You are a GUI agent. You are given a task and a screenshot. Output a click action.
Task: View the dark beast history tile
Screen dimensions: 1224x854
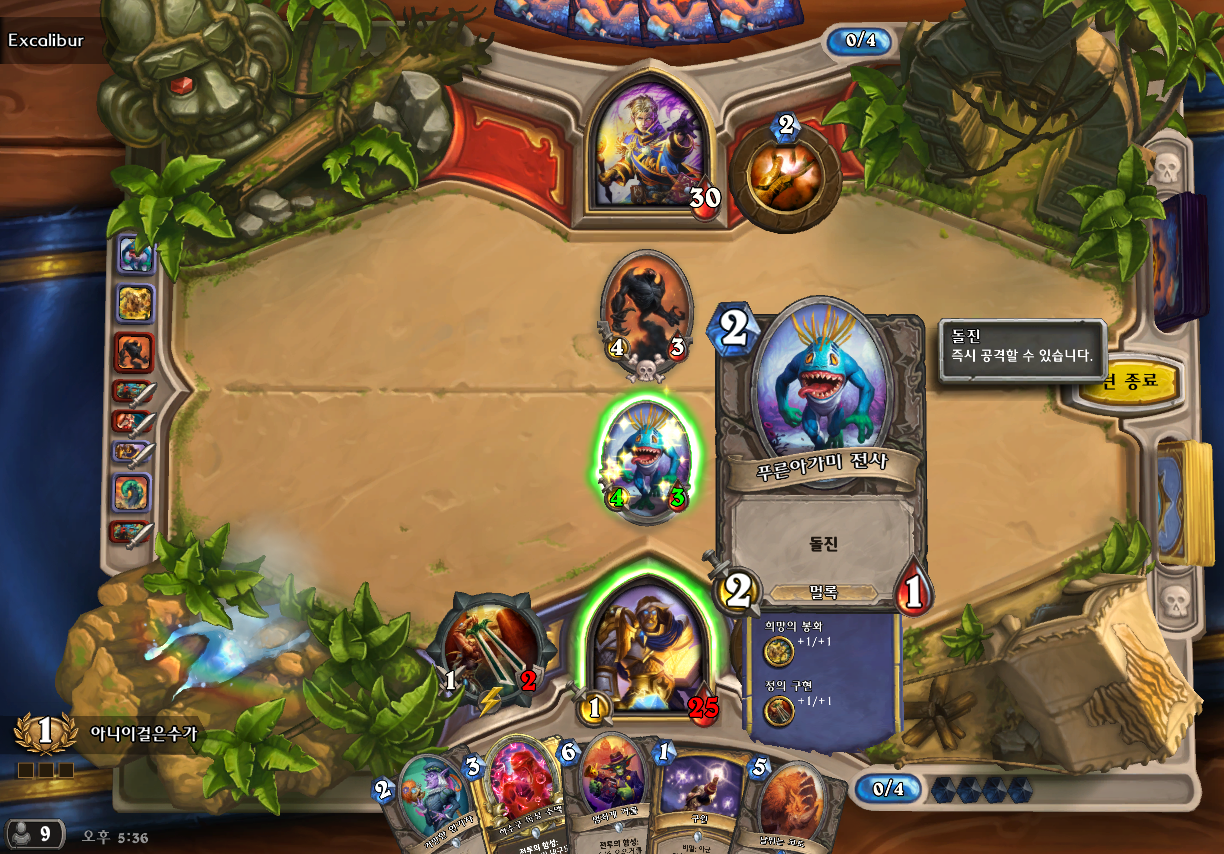[135, 351]
